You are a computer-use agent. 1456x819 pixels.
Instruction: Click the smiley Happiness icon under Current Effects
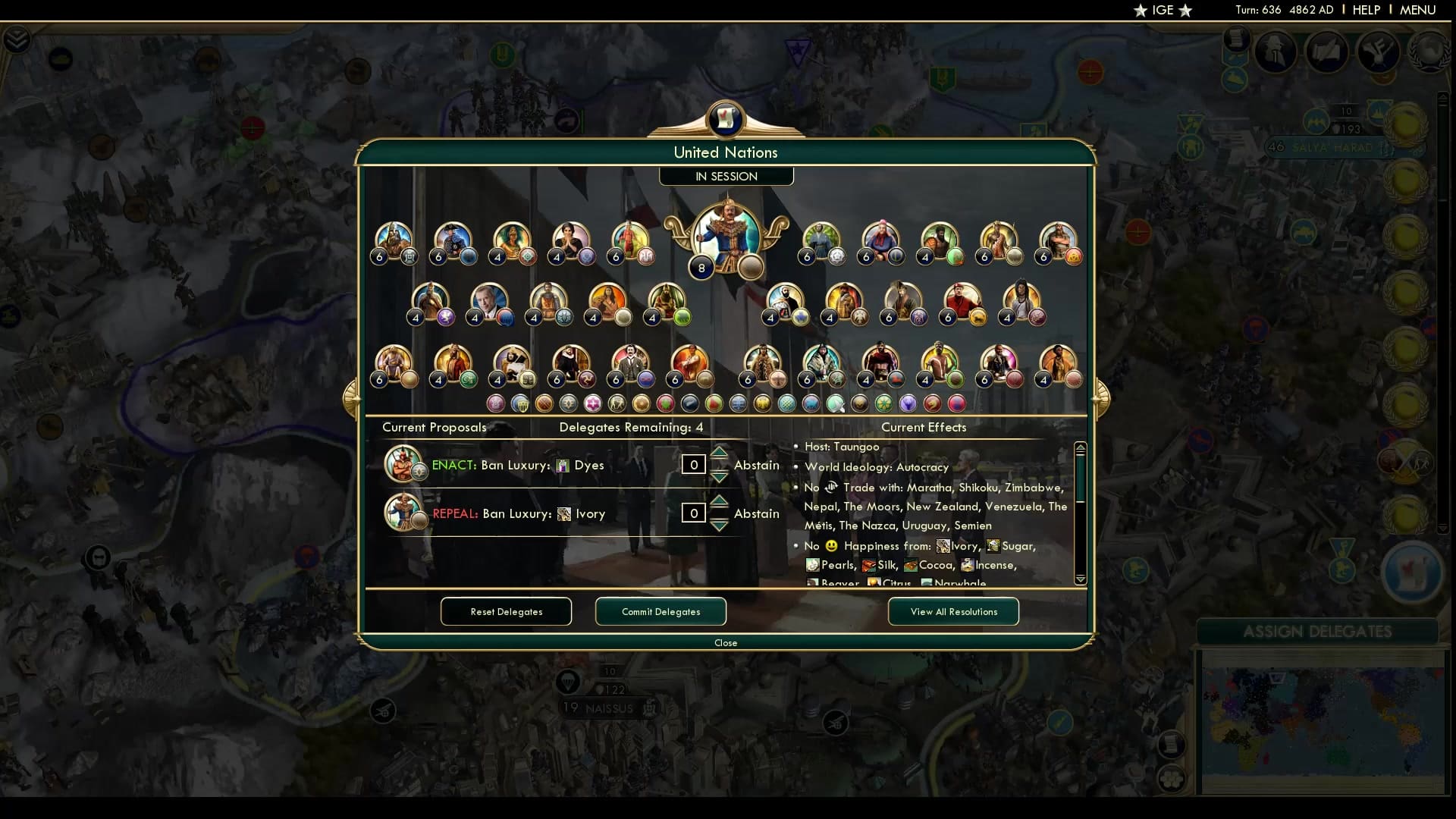[x=831, y=546]
